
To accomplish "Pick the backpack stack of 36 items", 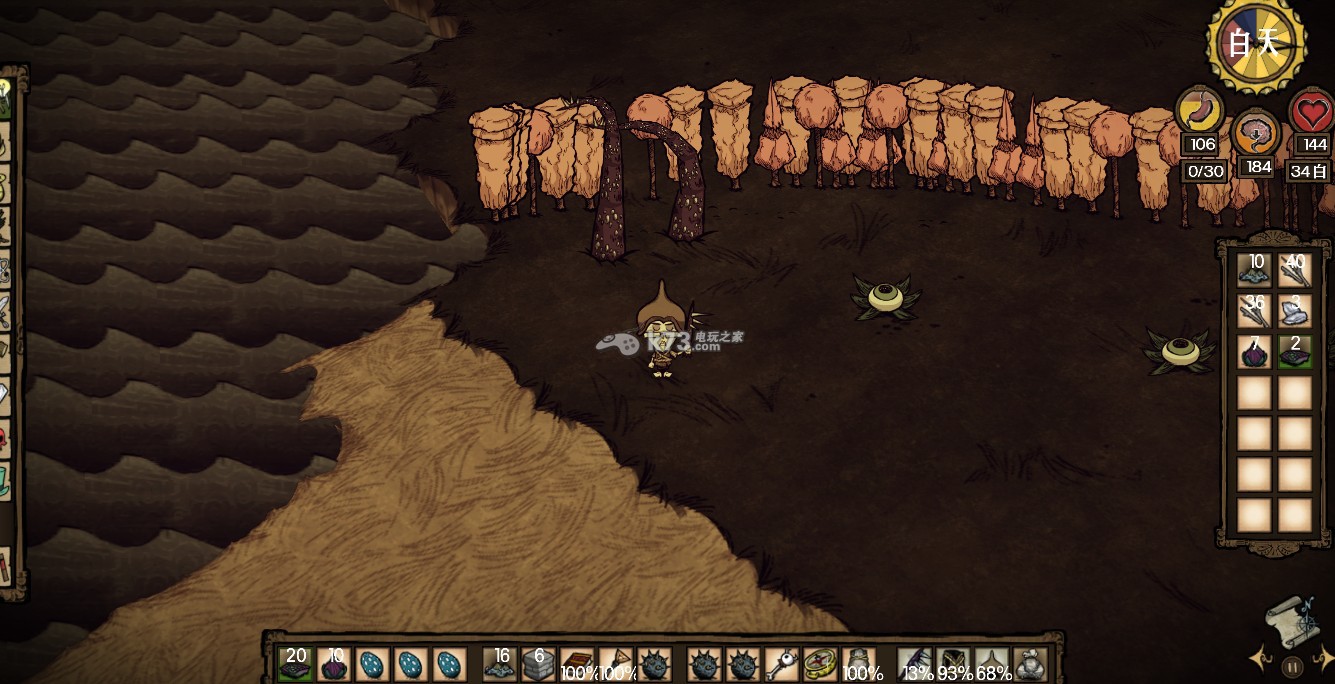I will point(1254,311).
